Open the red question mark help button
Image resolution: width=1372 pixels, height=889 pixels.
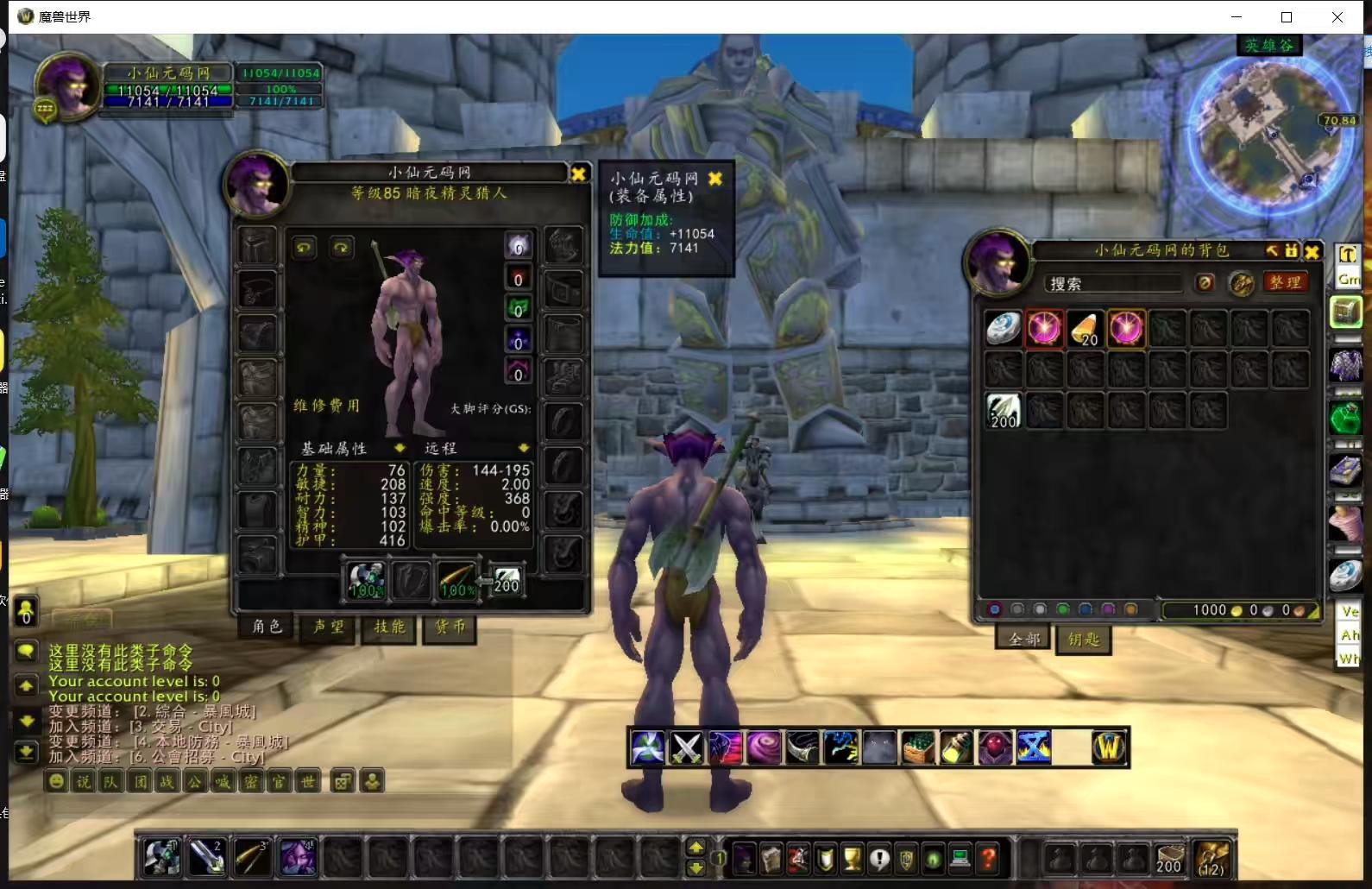click(988, 859)
